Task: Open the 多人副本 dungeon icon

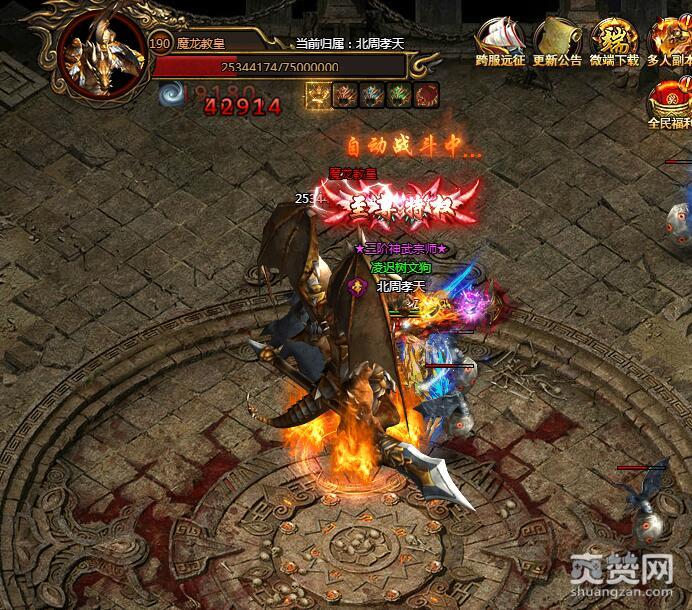Action: point(669,40)
